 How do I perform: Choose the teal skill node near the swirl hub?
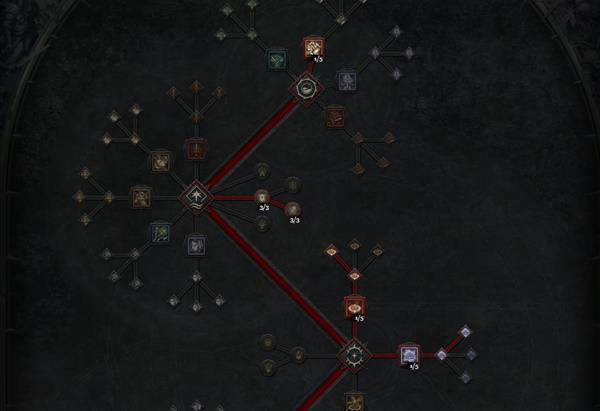(x=277, y=61)
